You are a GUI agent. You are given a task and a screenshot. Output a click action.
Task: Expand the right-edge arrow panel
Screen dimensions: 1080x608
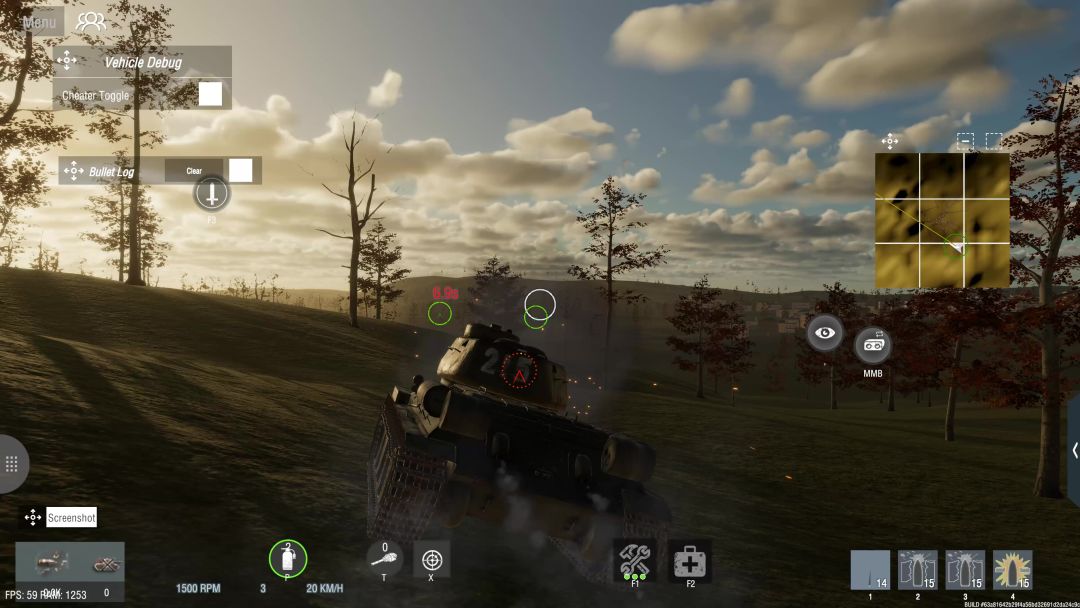pos(1074,450)
